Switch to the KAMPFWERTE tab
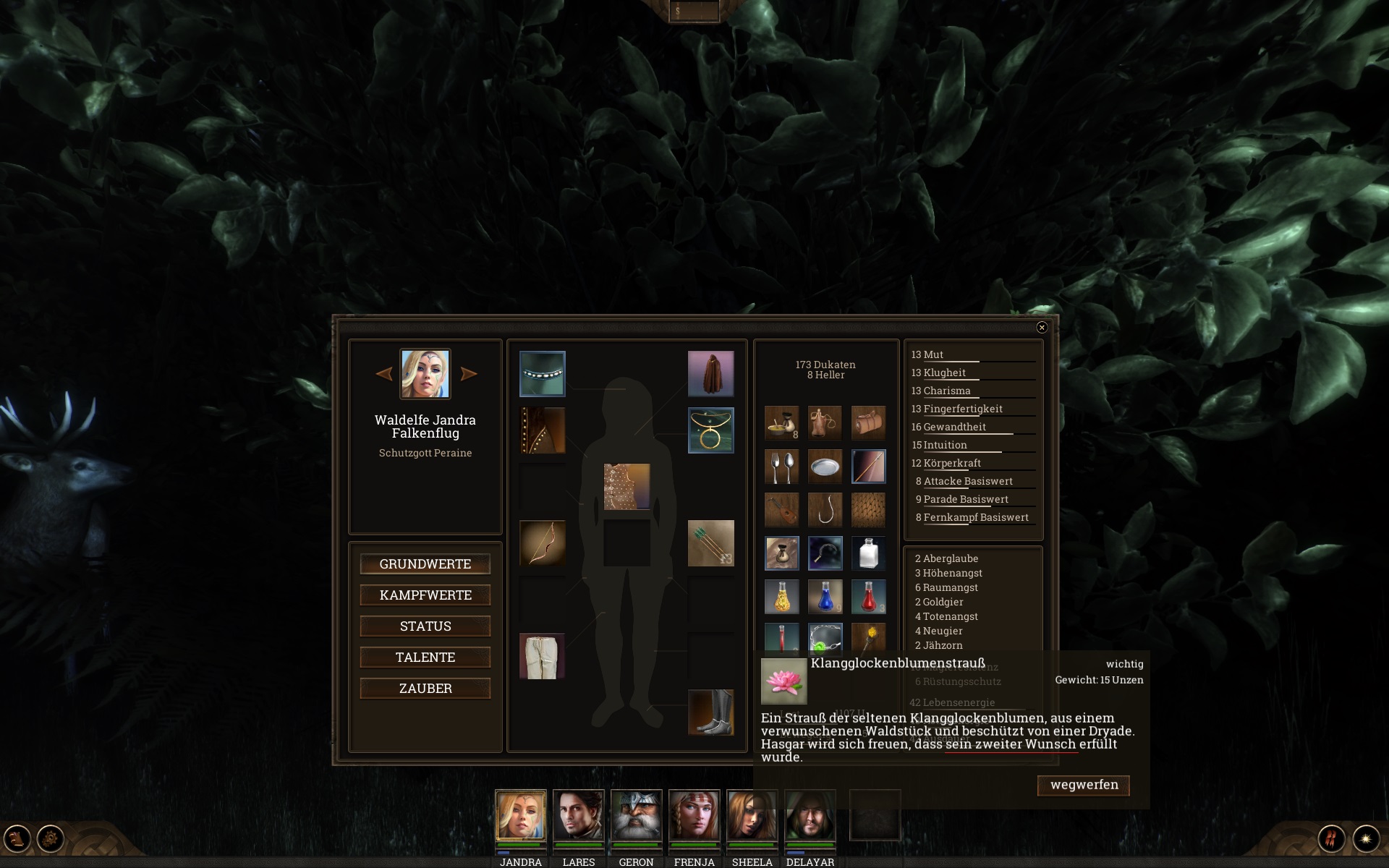 [x=425, y=595]
